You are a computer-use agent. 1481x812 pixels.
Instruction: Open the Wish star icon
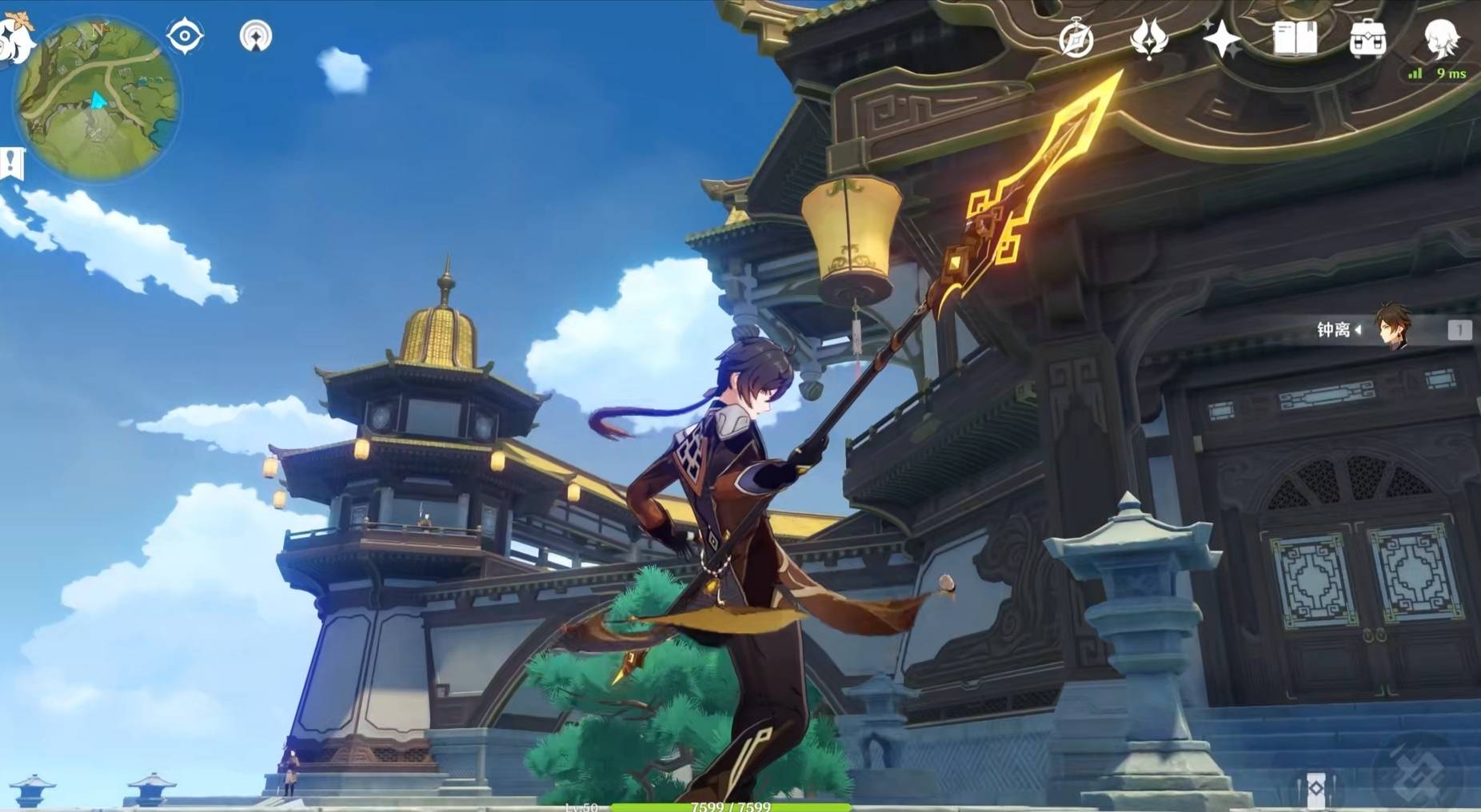coord(1221,38)
